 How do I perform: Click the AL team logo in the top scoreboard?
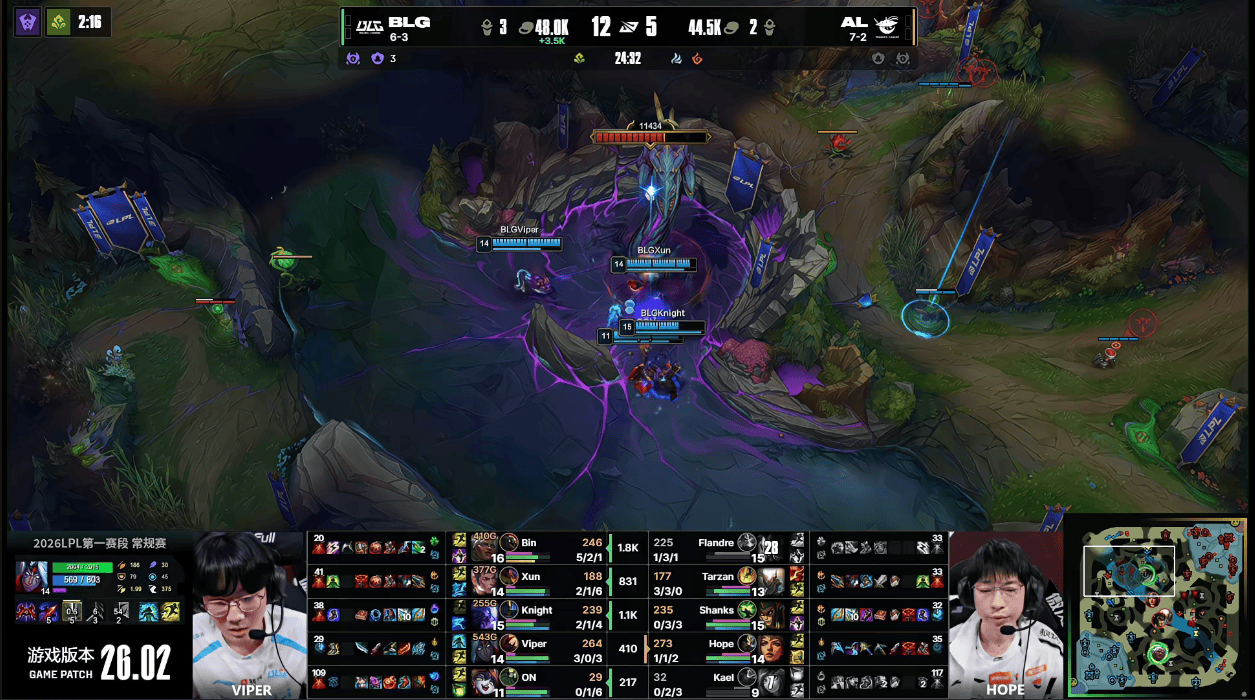click(886, 25)
